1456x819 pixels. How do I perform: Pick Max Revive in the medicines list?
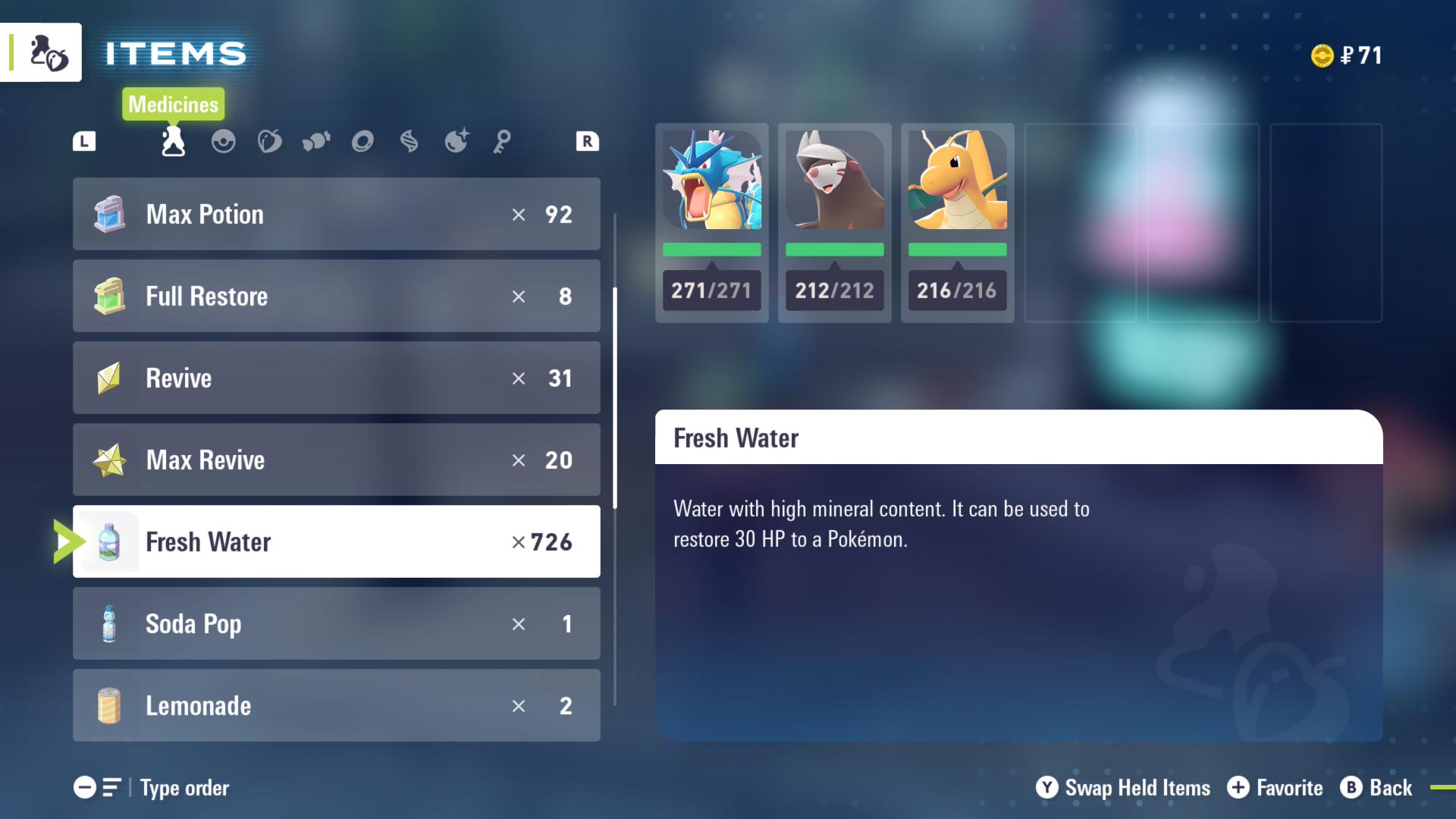tap(336, 460)
